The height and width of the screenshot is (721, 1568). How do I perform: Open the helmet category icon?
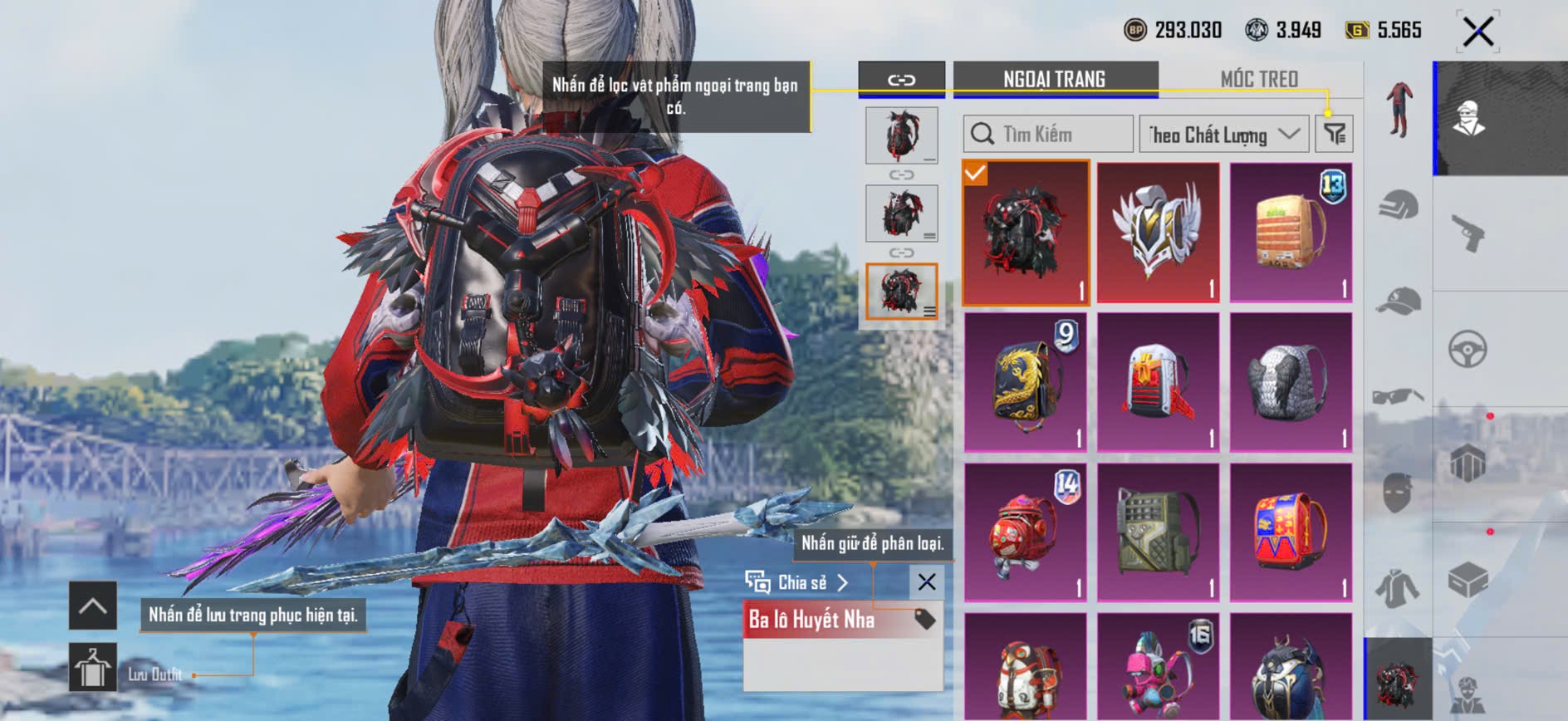pyautogui.click(x=1399, y=204)
